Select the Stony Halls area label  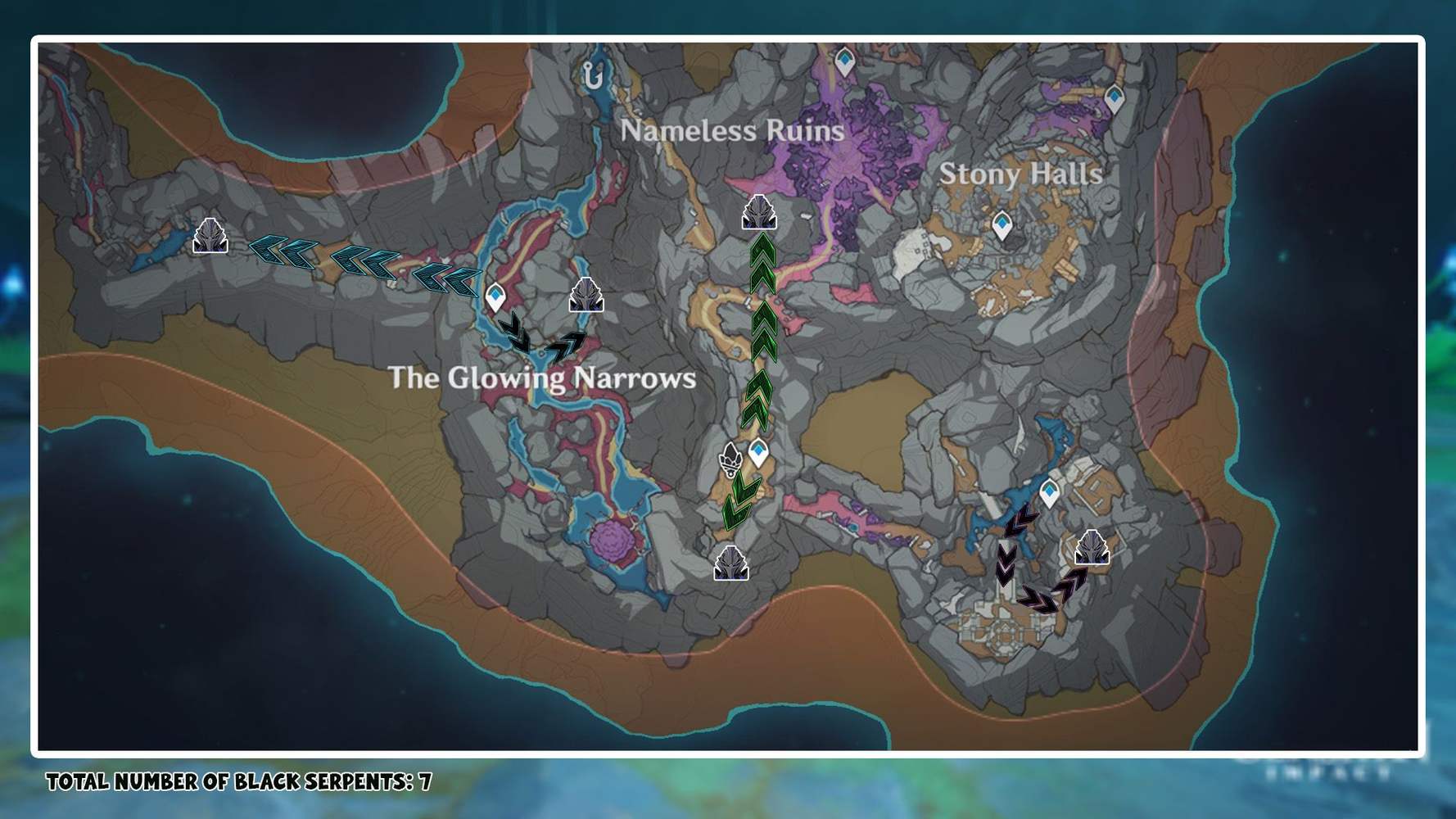click(1020, 174)
